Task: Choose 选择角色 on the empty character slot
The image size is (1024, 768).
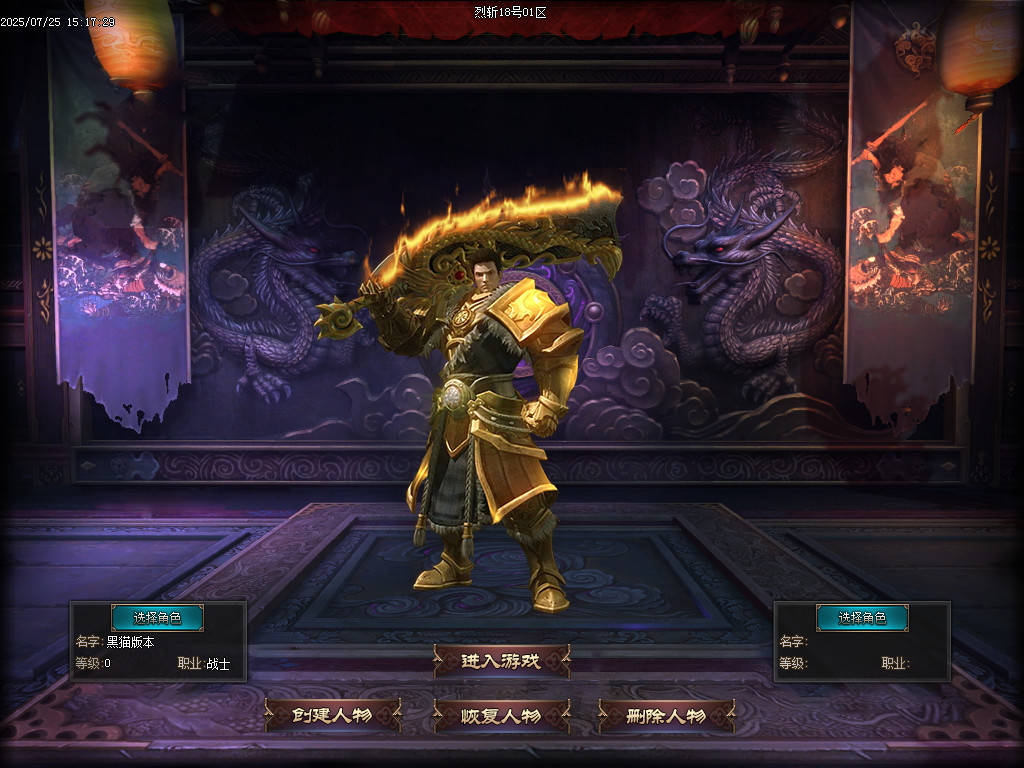Action: (862, 618)
